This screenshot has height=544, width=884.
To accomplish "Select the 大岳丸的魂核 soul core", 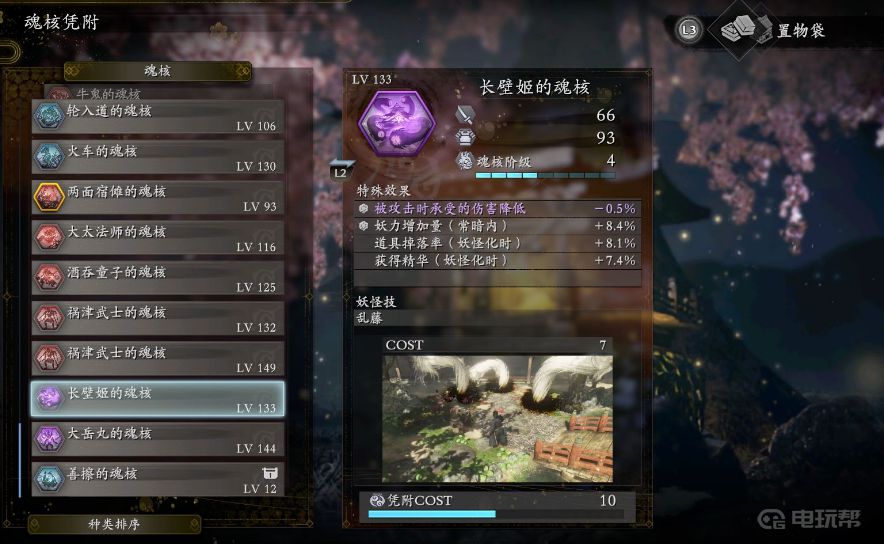I will point(157,440).
